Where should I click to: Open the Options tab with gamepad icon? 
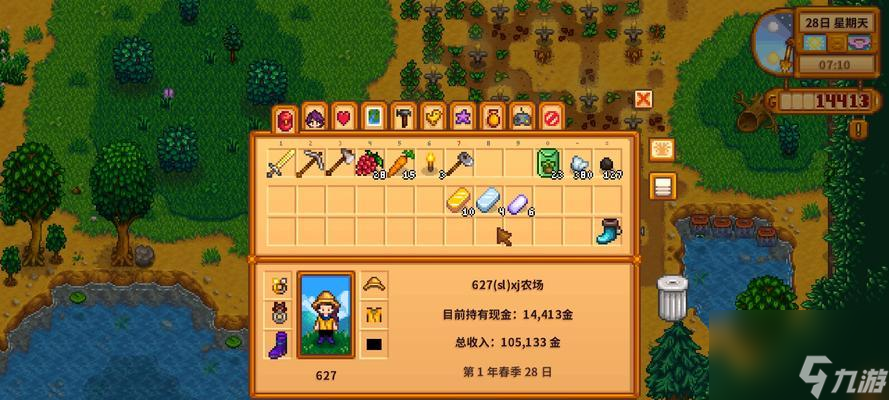(x=521, y=118)
